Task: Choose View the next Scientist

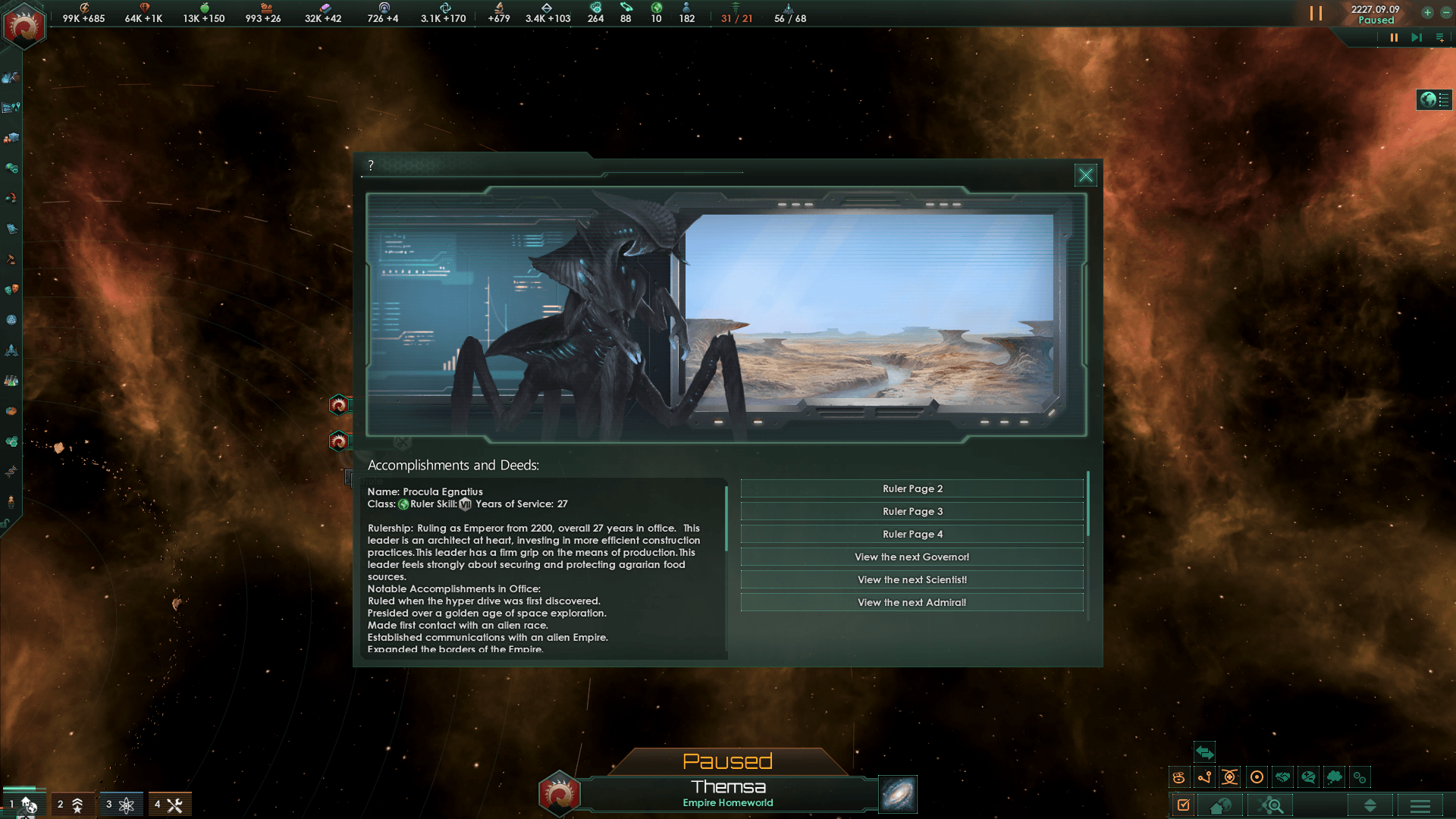Action: (x=912, y=580)
